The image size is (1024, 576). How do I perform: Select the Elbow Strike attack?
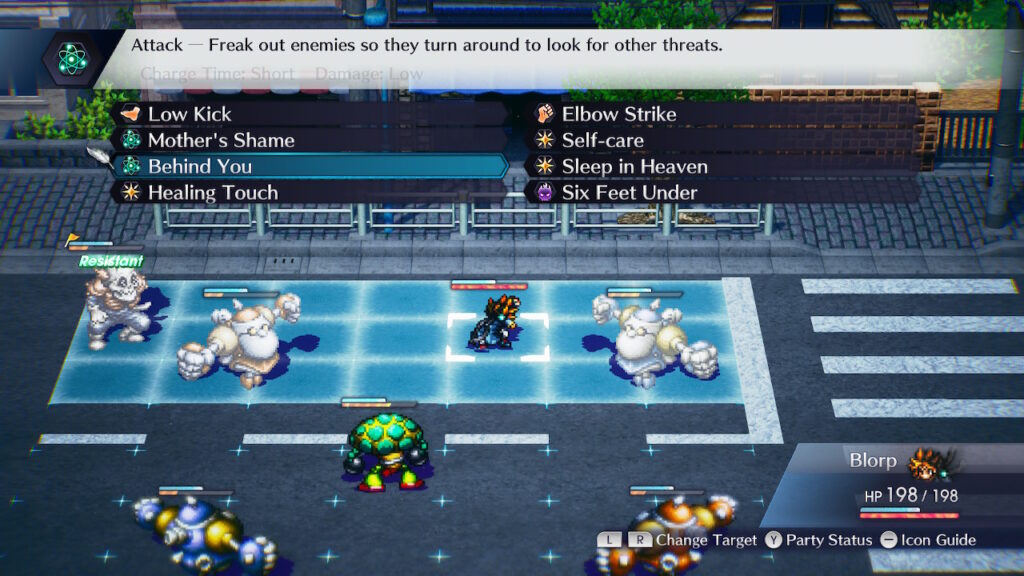click(x=618, y=114)
